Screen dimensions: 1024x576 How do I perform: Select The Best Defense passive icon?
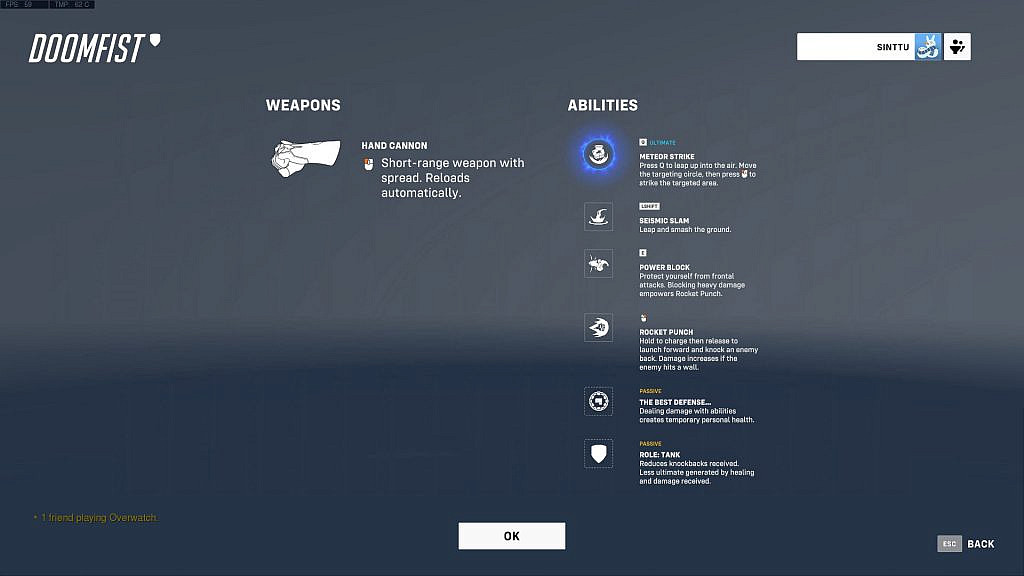[x=598, y=402]
